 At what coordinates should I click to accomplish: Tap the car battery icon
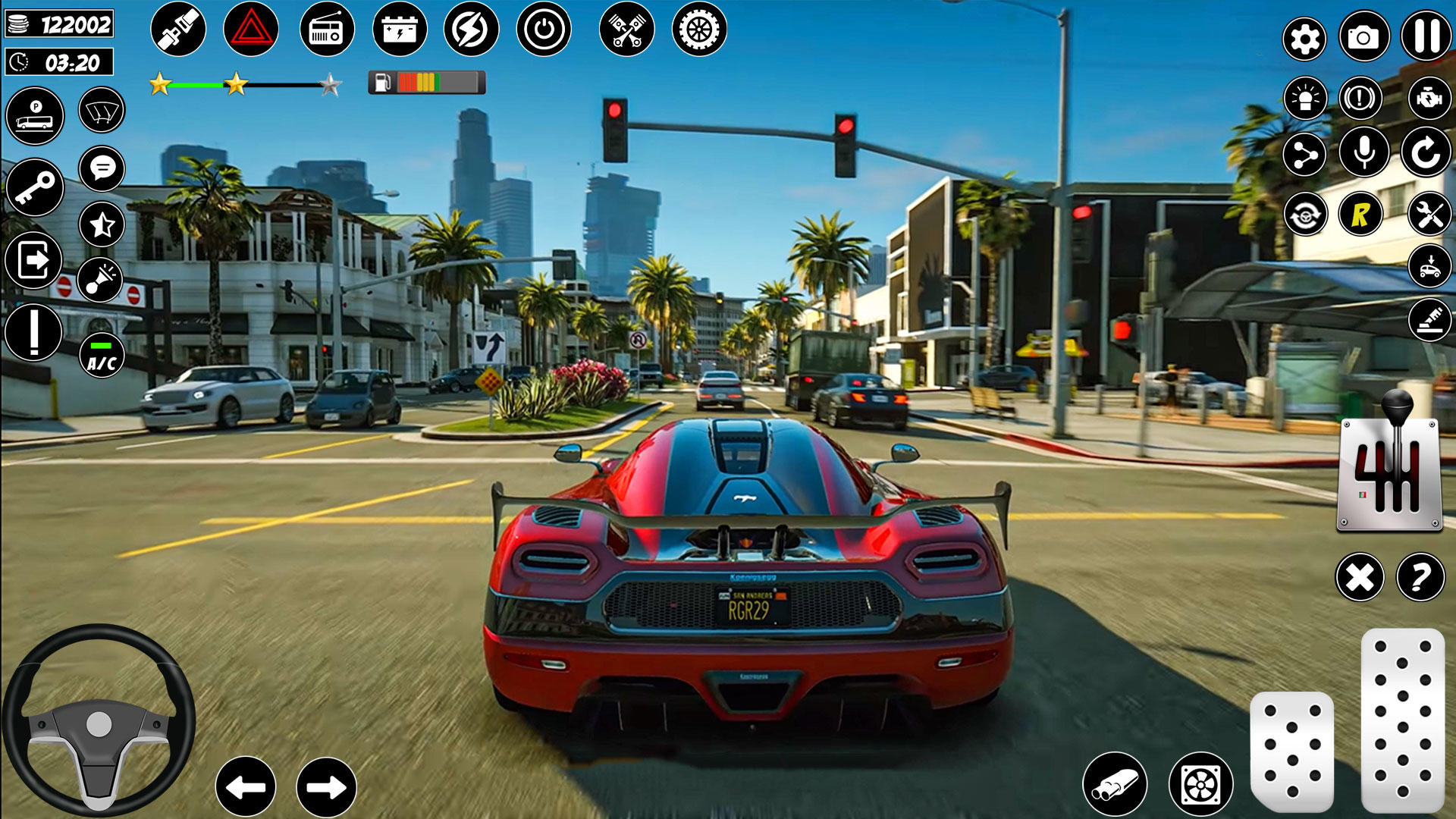point(400,30)
